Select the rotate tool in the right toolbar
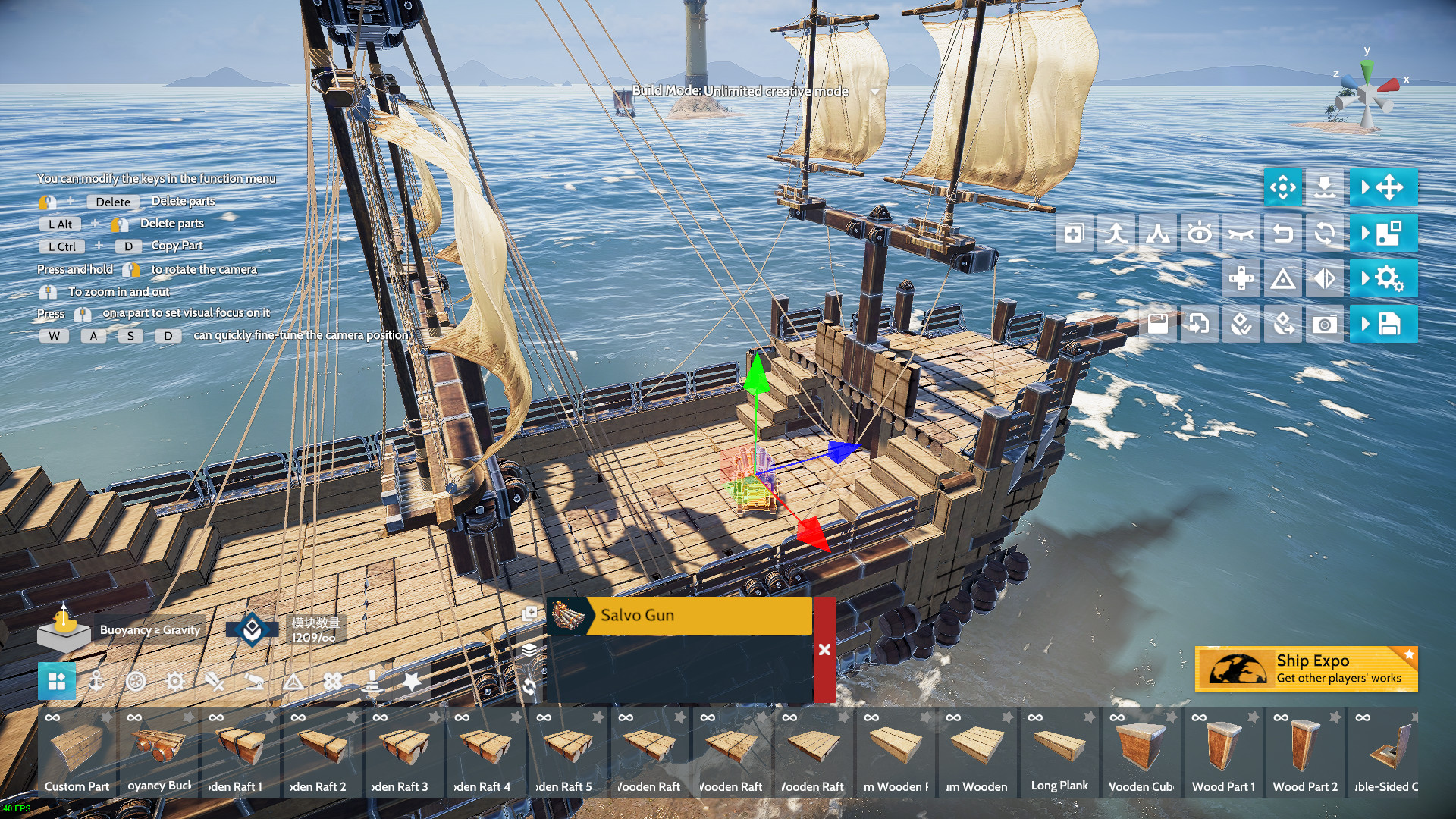1456x819 pixels. pyautogui.click(x=1325, y=234)
